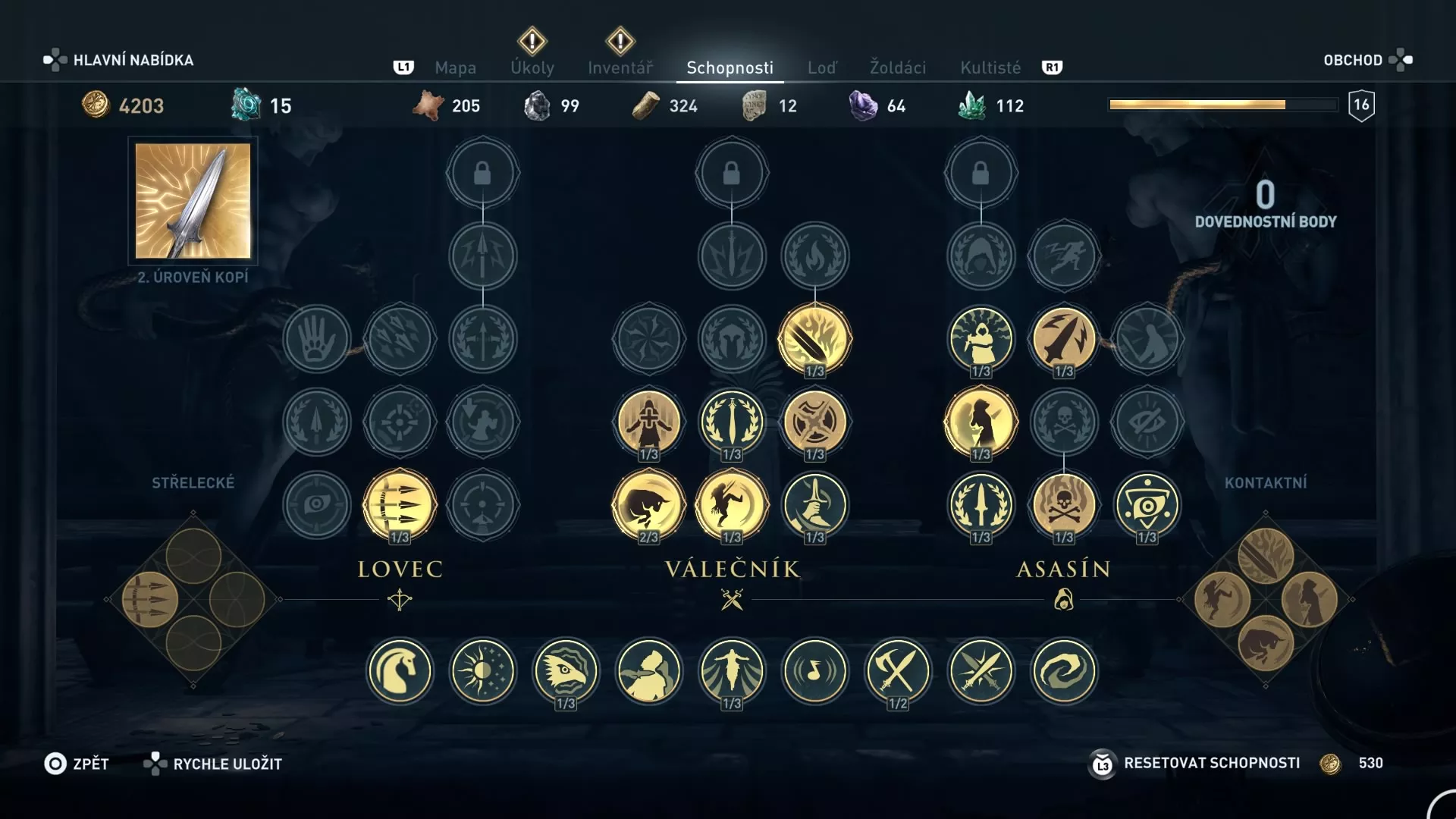
Task: Open the locked skill atop the Asasín tree
Action: (x=981, y=172)
